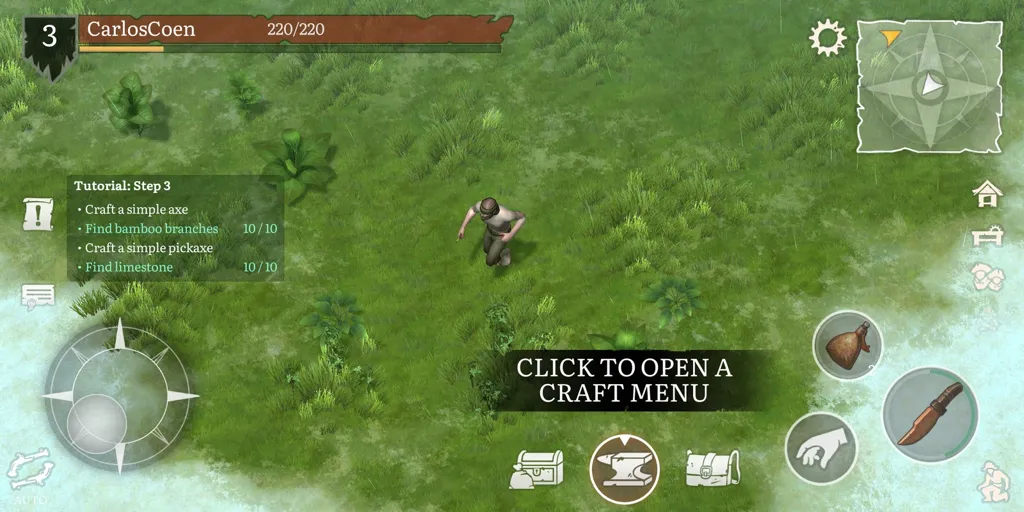1024x512 pixels.
Task: Tap the virtual movement joystick
Action: (119, 395)
